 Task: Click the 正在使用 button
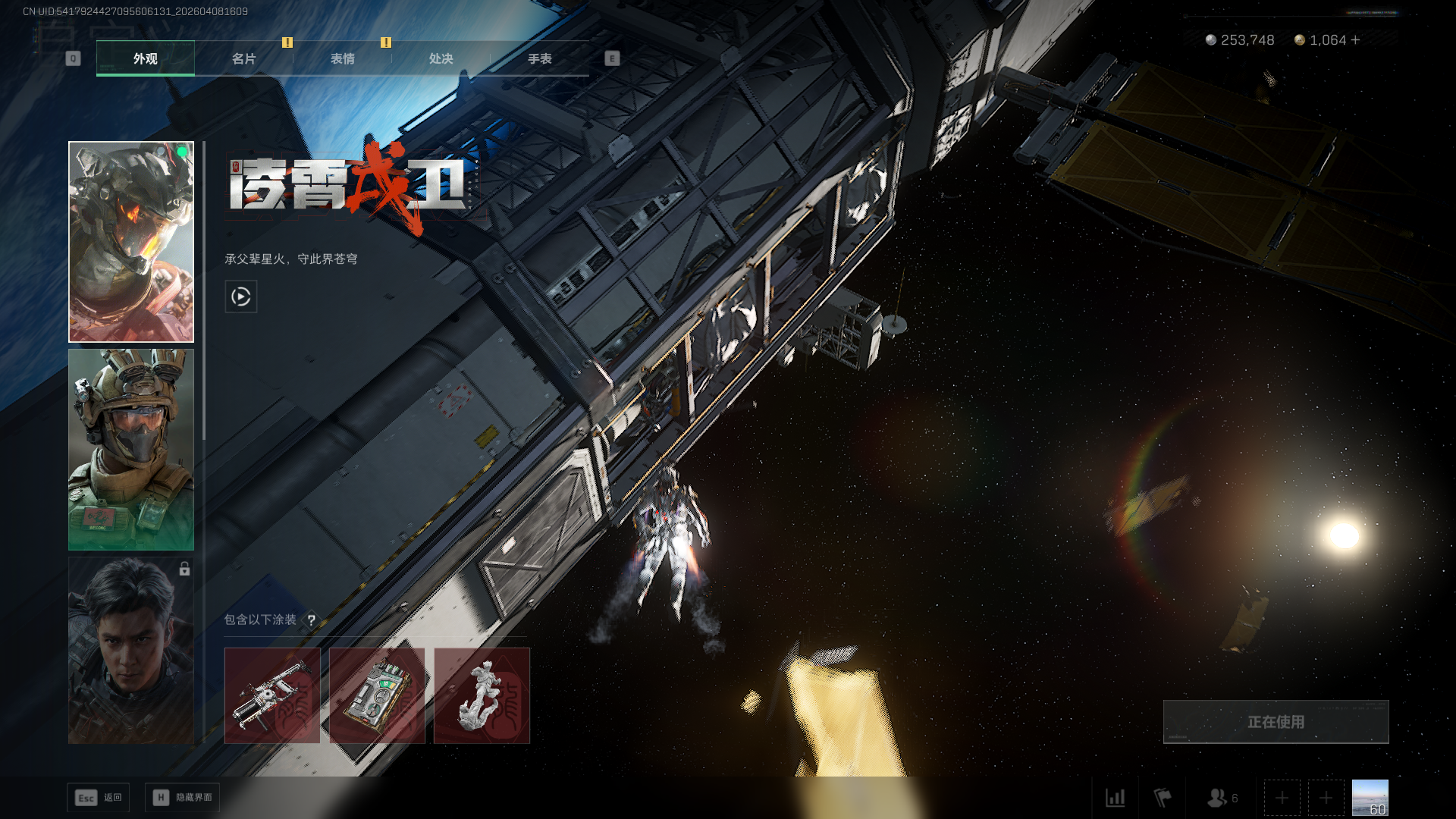[x=1276, y=722]
